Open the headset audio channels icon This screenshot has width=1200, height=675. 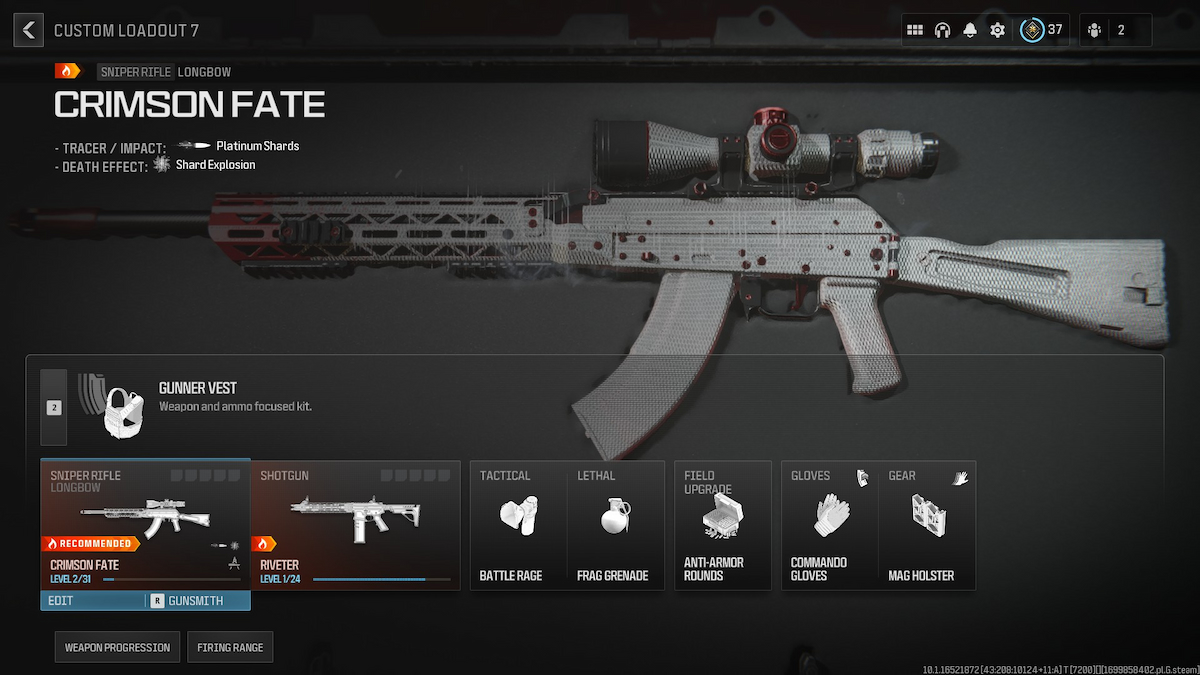942,30
